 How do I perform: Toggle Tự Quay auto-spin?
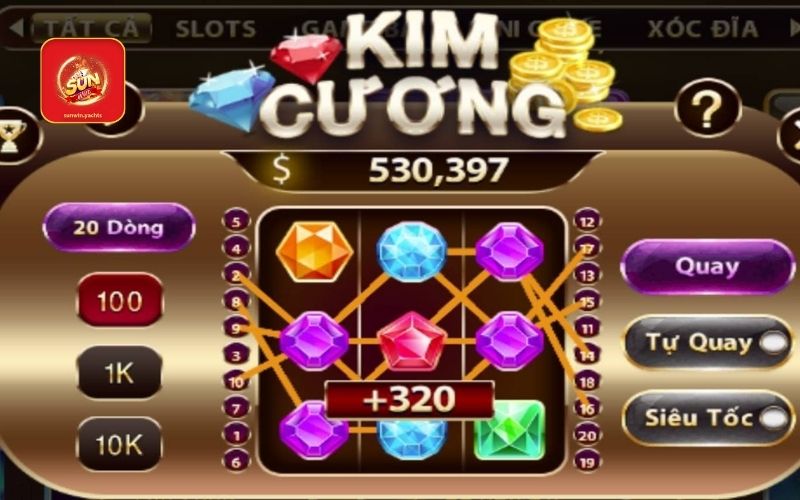click(x=707, y=343)
